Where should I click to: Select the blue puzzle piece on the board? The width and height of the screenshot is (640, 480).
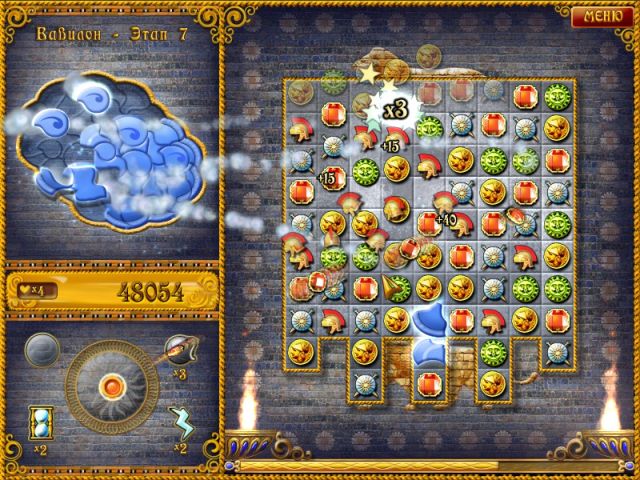click(430, 328)
